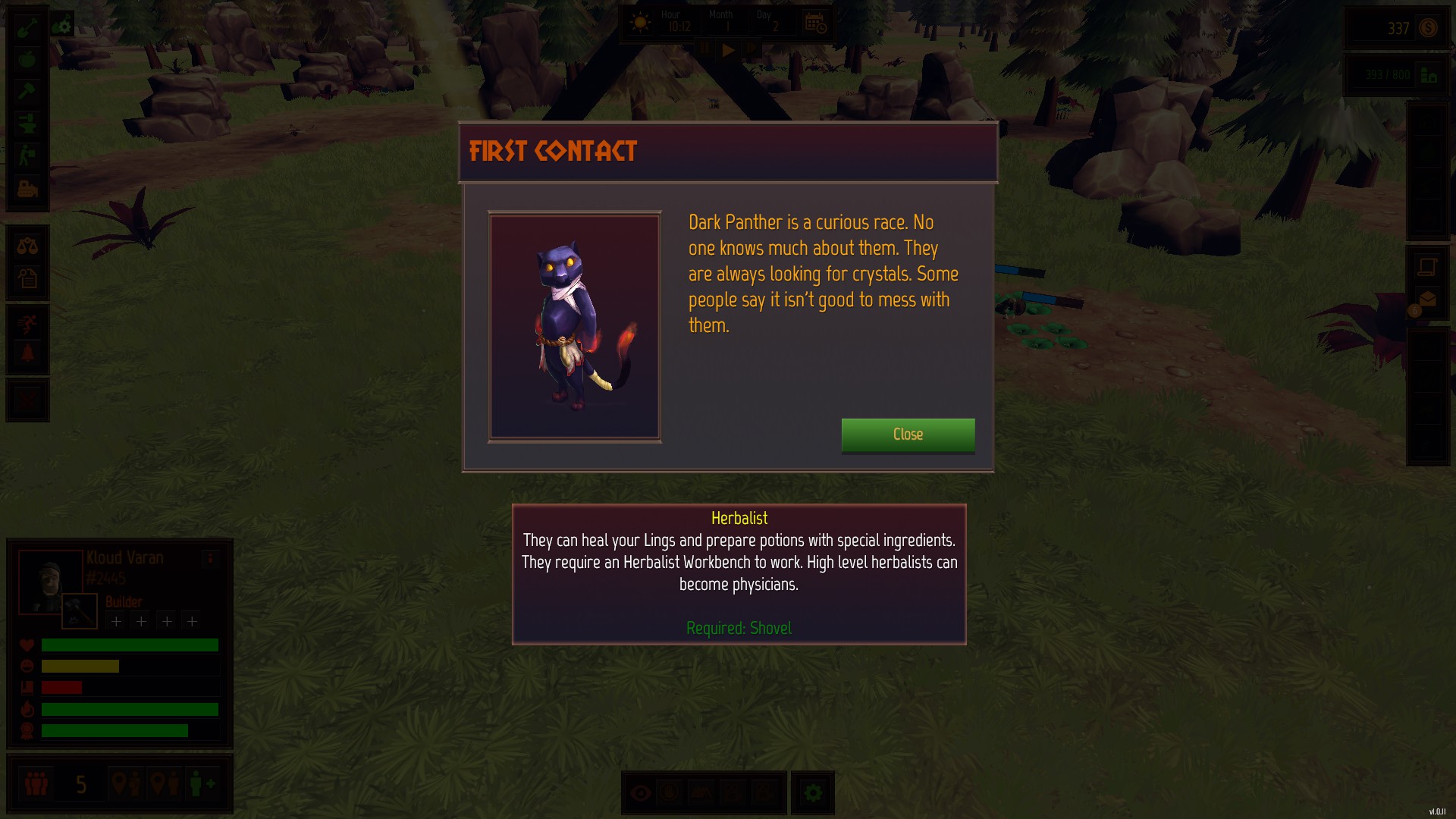Click the gold coin money icon
Image resolution: width=1456 pixels, height=819 pixels.
(x=1428, y=28)
